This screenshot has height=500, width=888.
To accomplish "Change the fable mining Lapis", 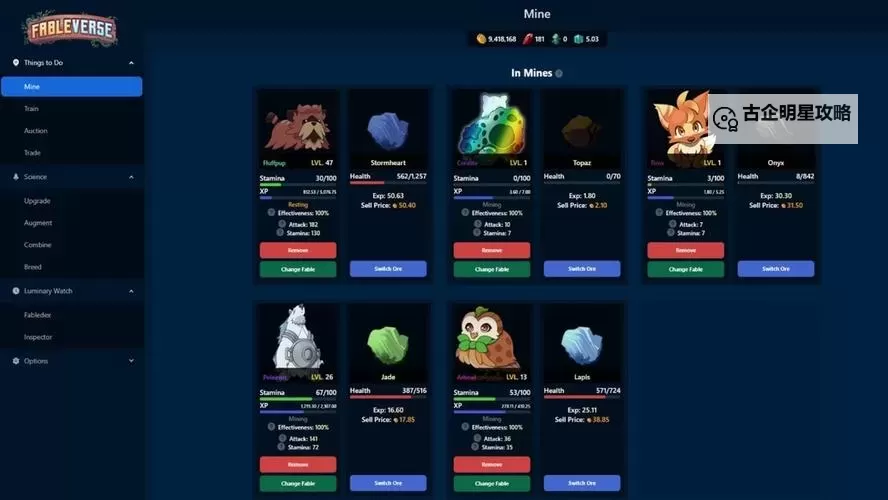I will coord(492,483).
